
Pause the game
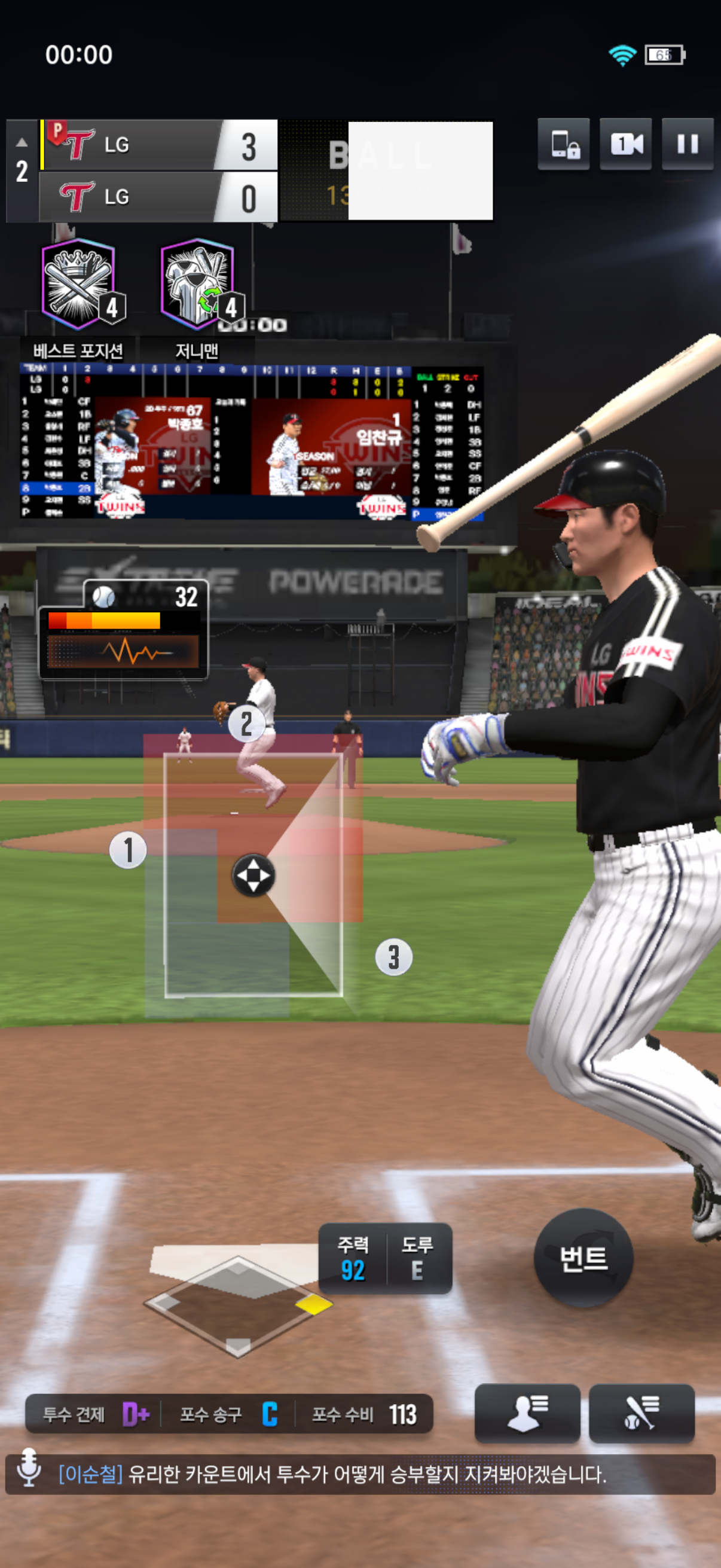(x=688, y=144)
